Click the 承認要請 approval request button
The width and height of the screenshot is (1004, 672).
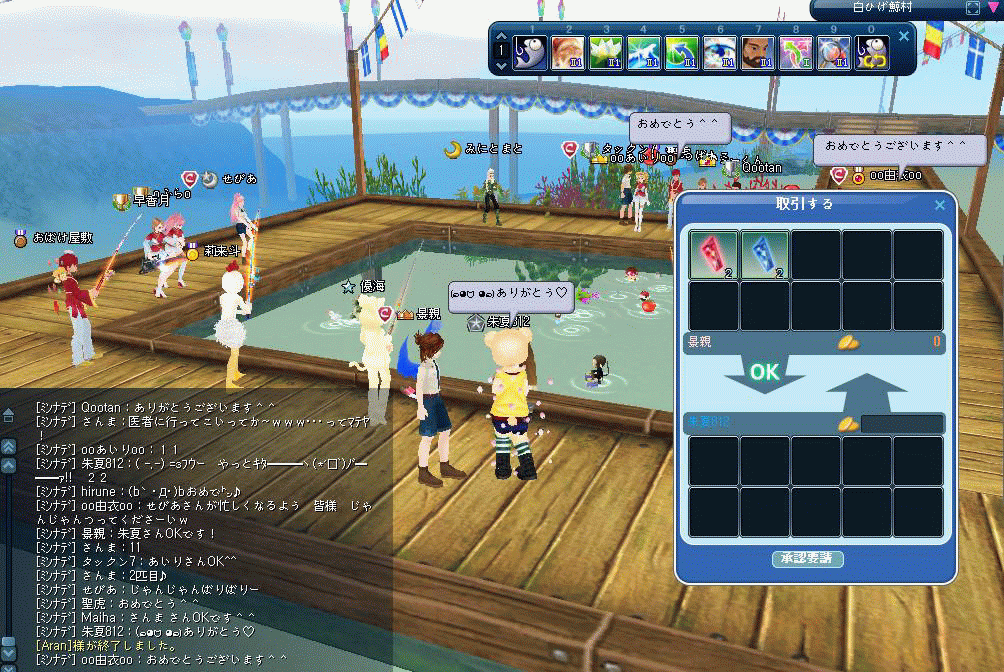[x=808, y=558]
